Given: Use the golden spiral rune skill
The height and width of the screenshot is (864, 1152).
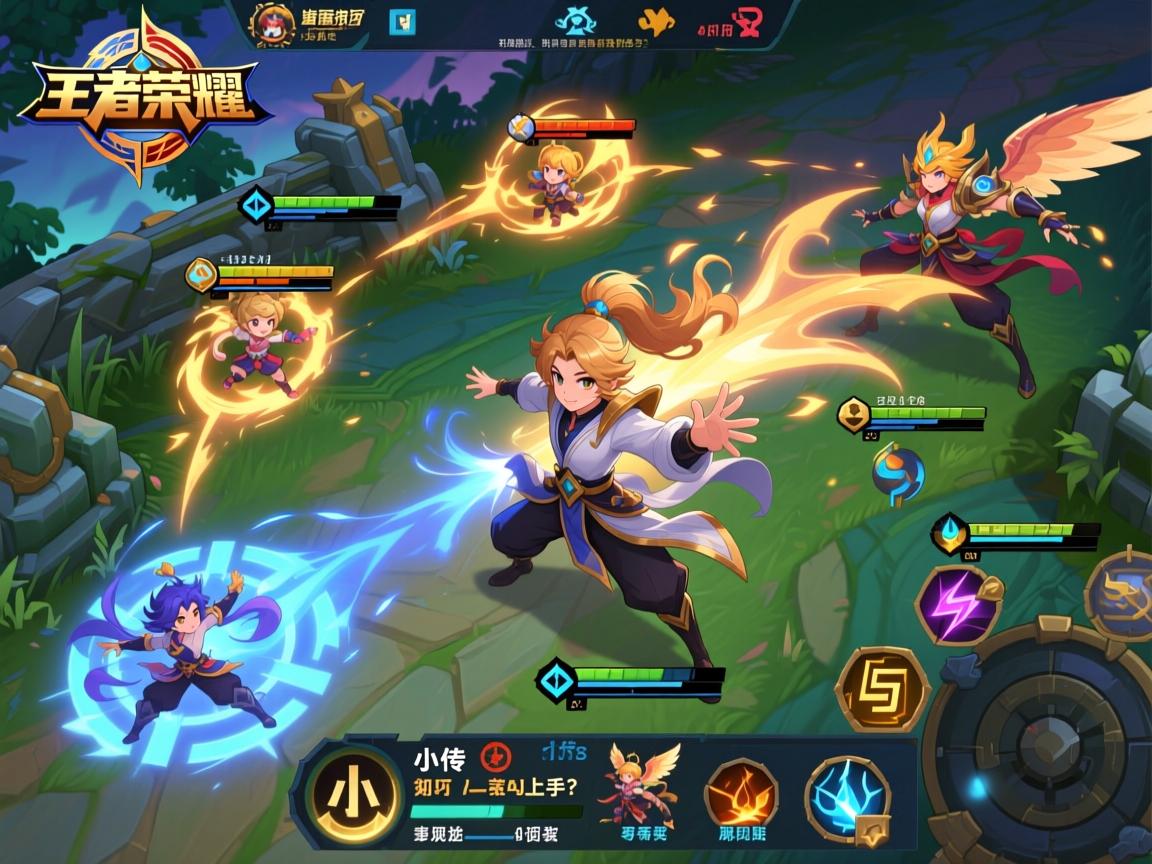Looking at the screenshot, I should pyautogui.click(x=882, y=689).
